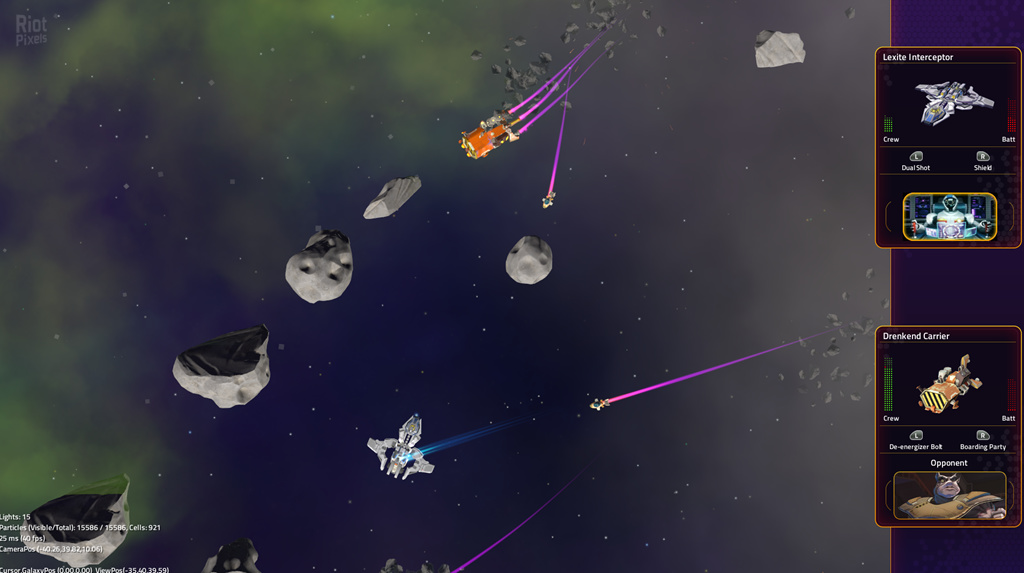The image size is (1024, 573).
Task: Click the robot captain portrait
Action: (x=949, y=216)
